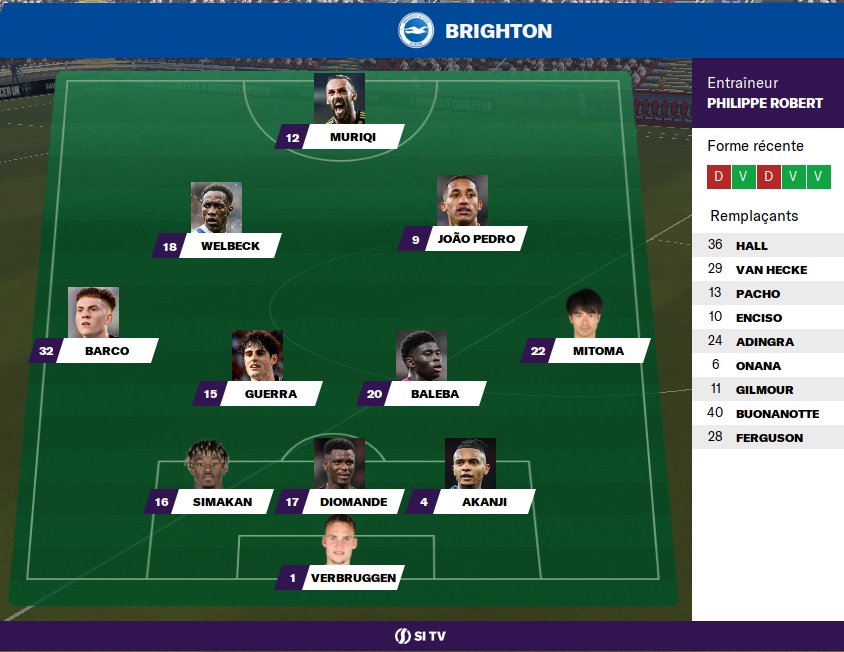This screenshot has width=844, height=652.
Task: Click on Welbeck in the lineup
Action: point(228,246)
